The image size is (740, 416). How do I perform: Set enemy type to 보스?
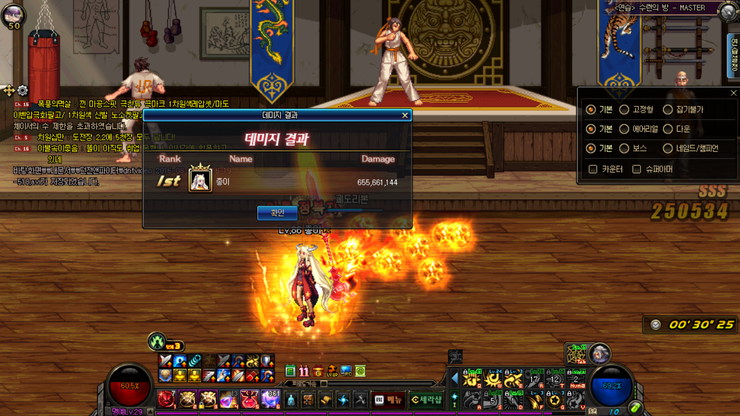(x=624, y=149)
